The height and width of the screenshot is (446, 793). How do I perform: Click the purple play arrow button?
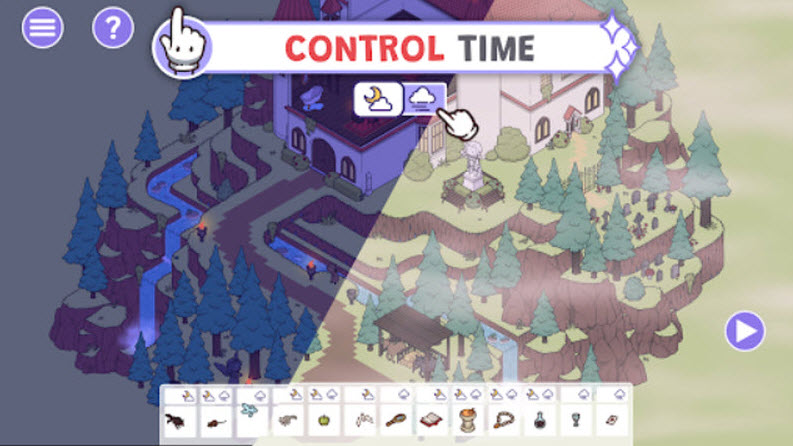(744, 331)
